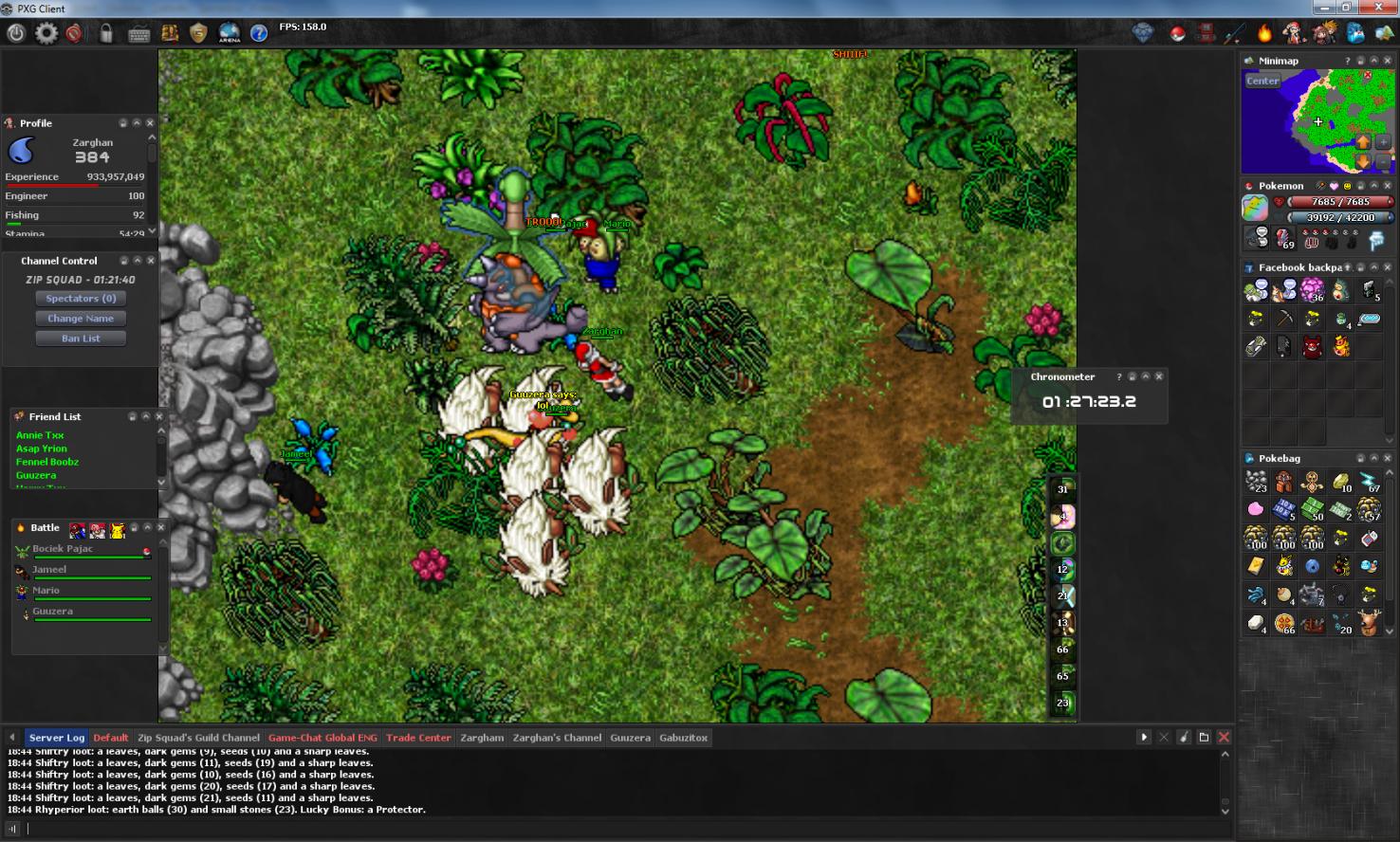Click the Center button on the minimap
Viewport: 1400px width, 842px height.
coord(1262,81)
